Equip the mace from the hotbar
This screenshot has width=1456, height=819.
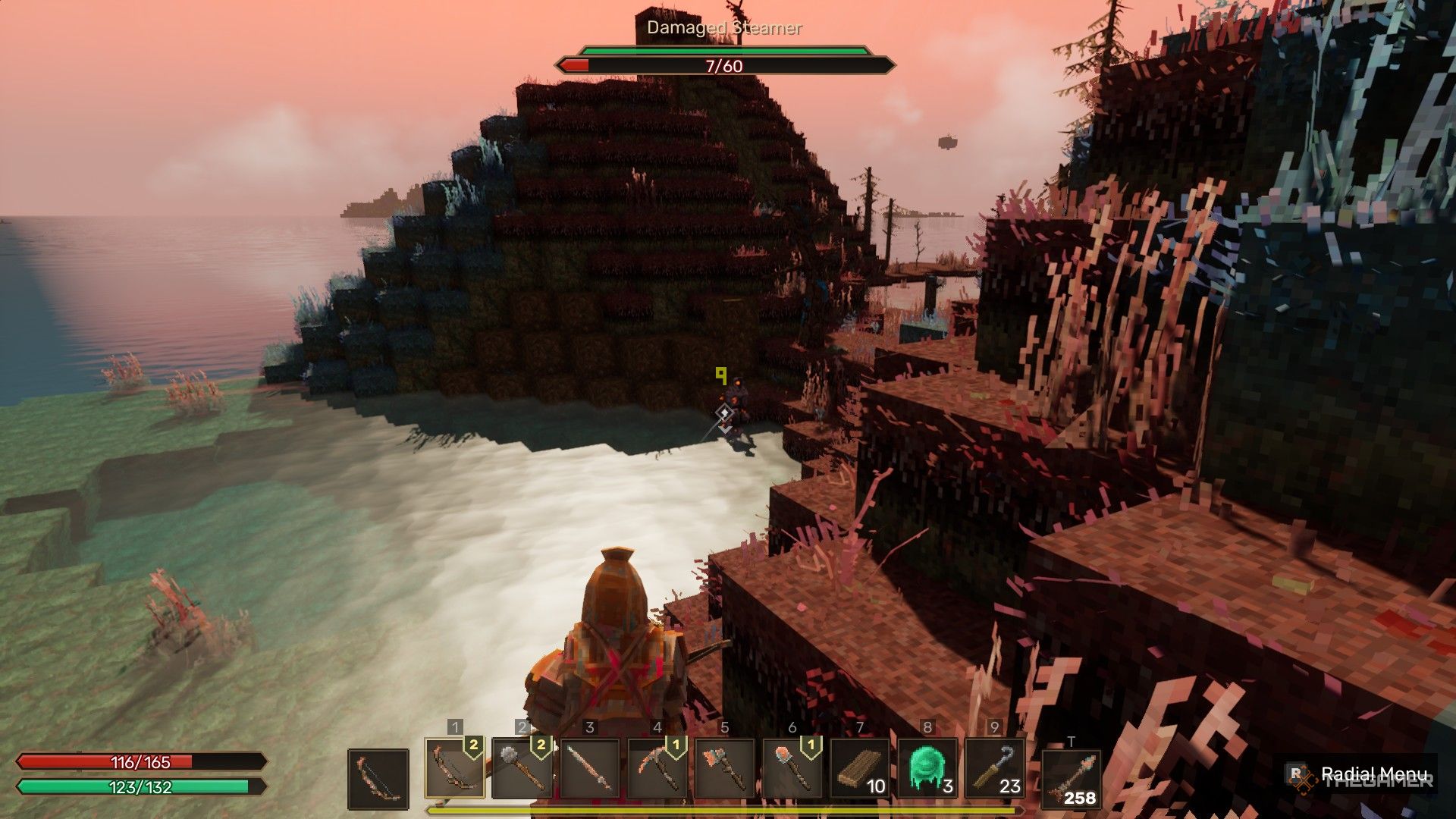click(x=522, y=768)
